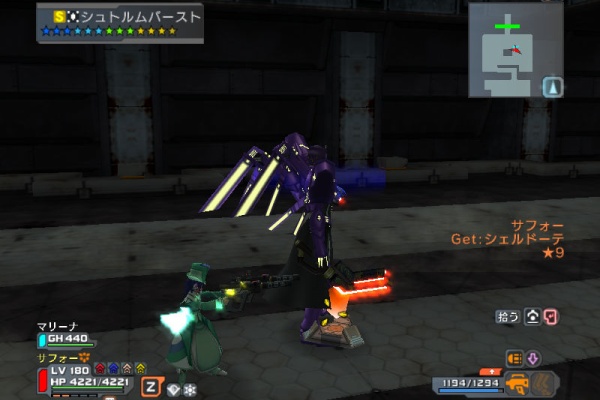Click the blue up-arrow buff icon
600x400 pixels.
point(113,369)
